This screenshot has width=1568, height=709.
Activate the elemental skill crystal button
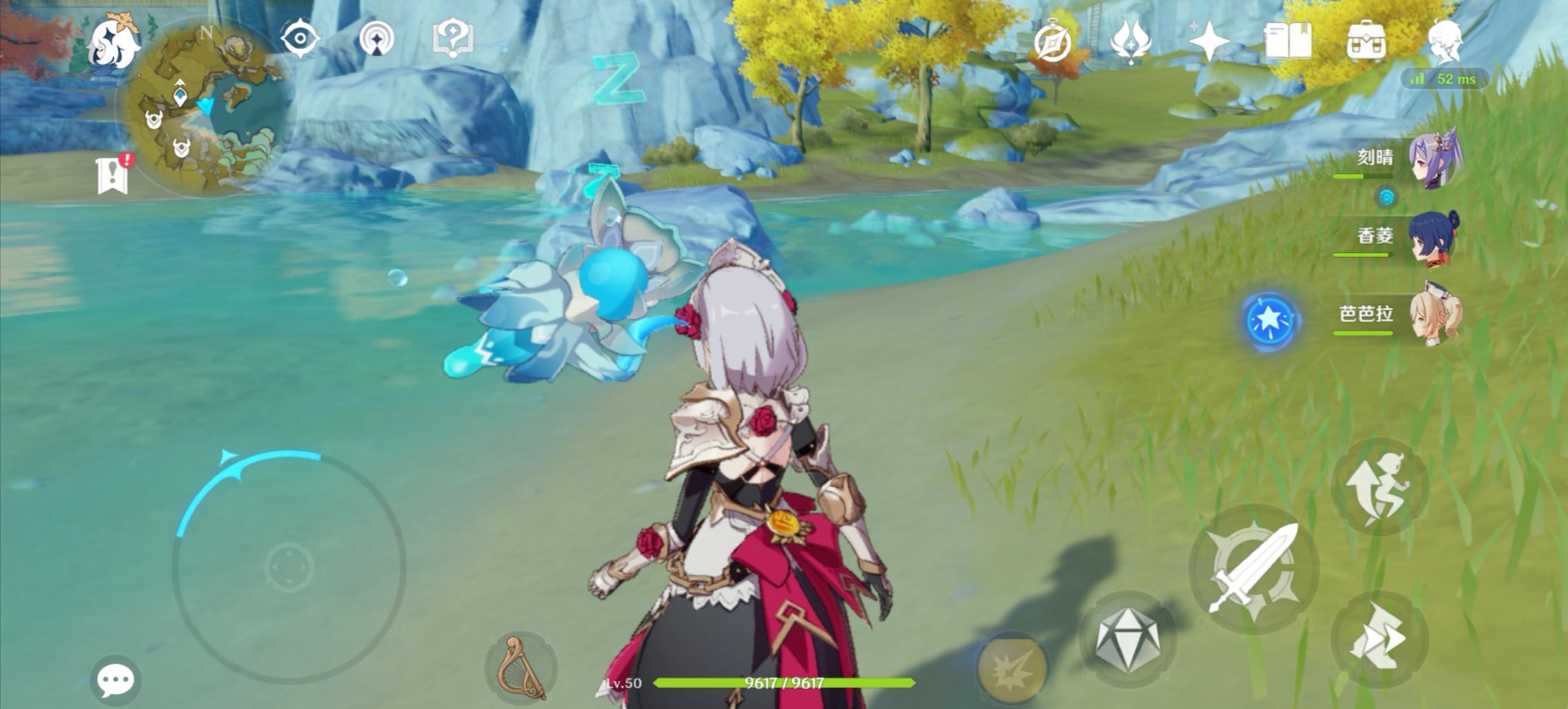point(1126,640)
